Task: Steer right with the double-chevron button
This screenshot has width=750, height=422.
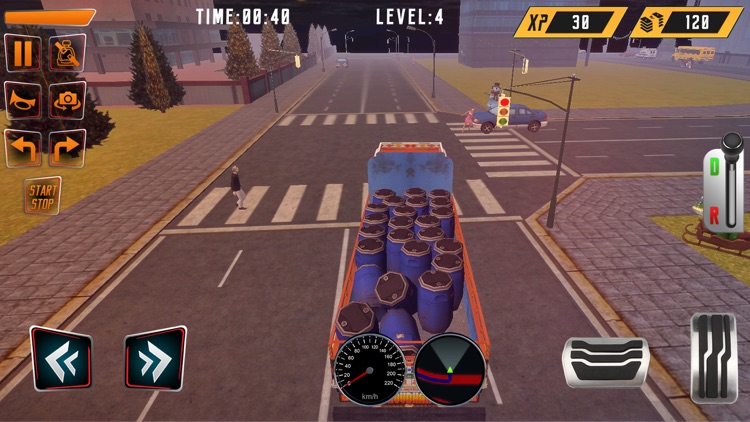Action: click(155, 359)
